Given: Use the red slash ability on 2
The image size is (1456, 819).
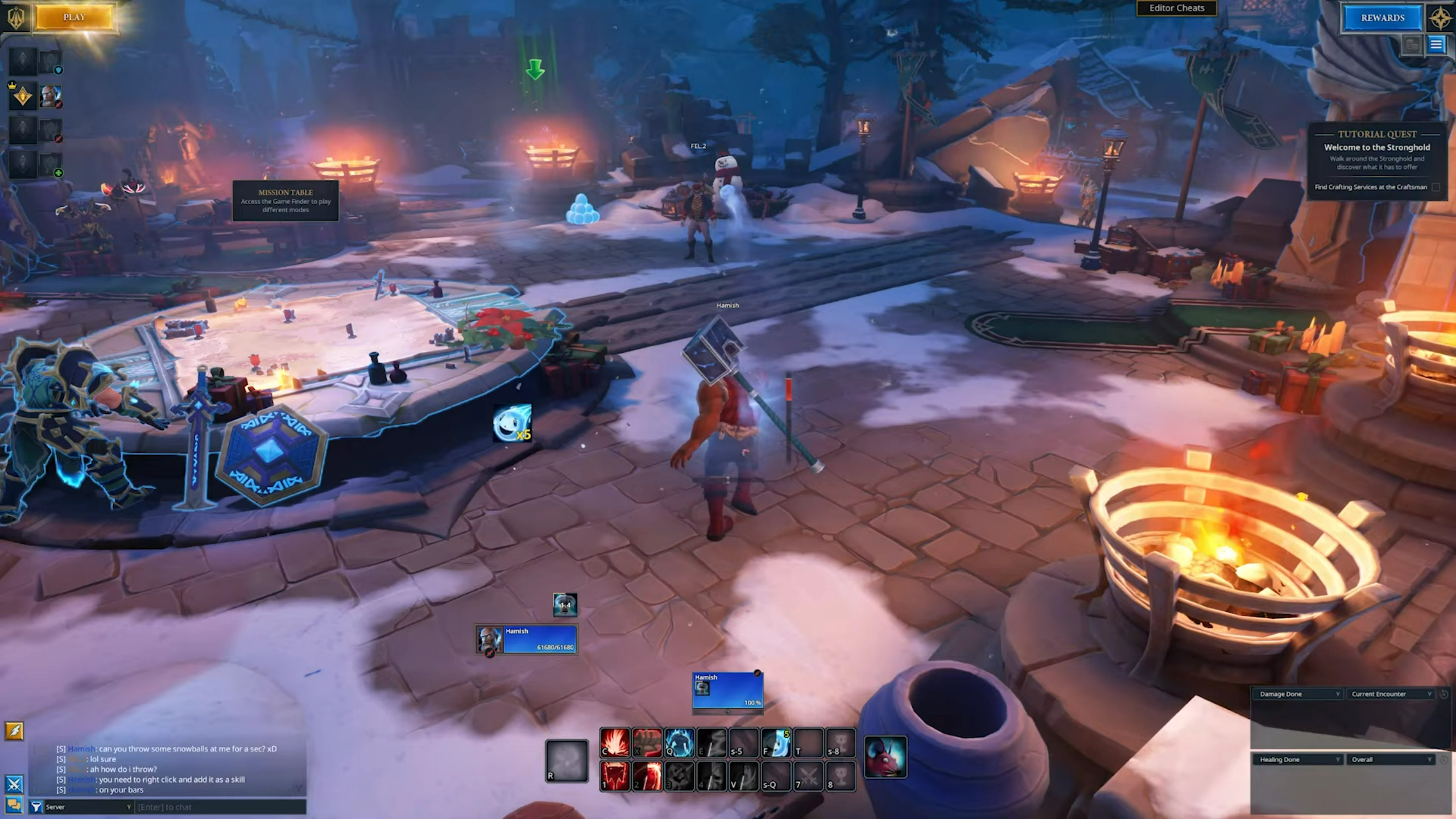Looking at the screenshot, I should 647,776.
